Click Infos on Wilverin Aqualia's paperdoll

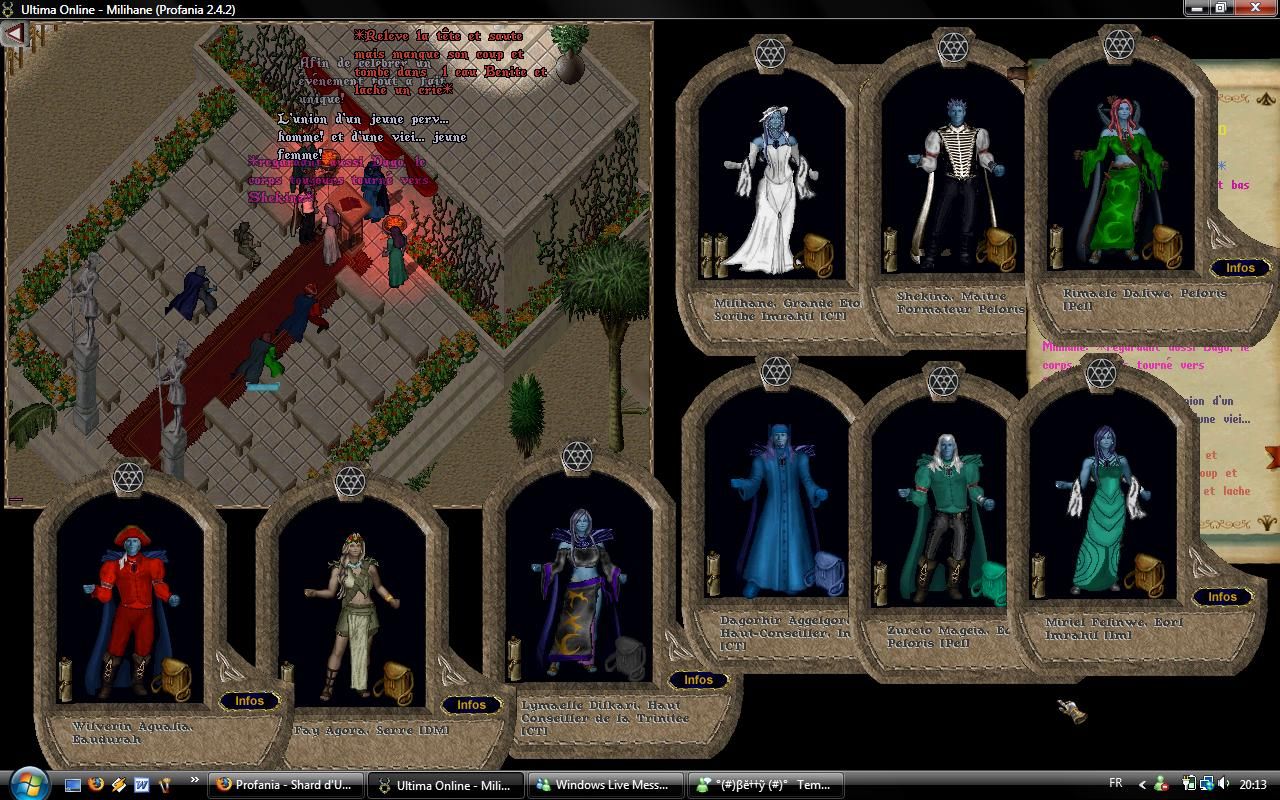tap(249, 701)
